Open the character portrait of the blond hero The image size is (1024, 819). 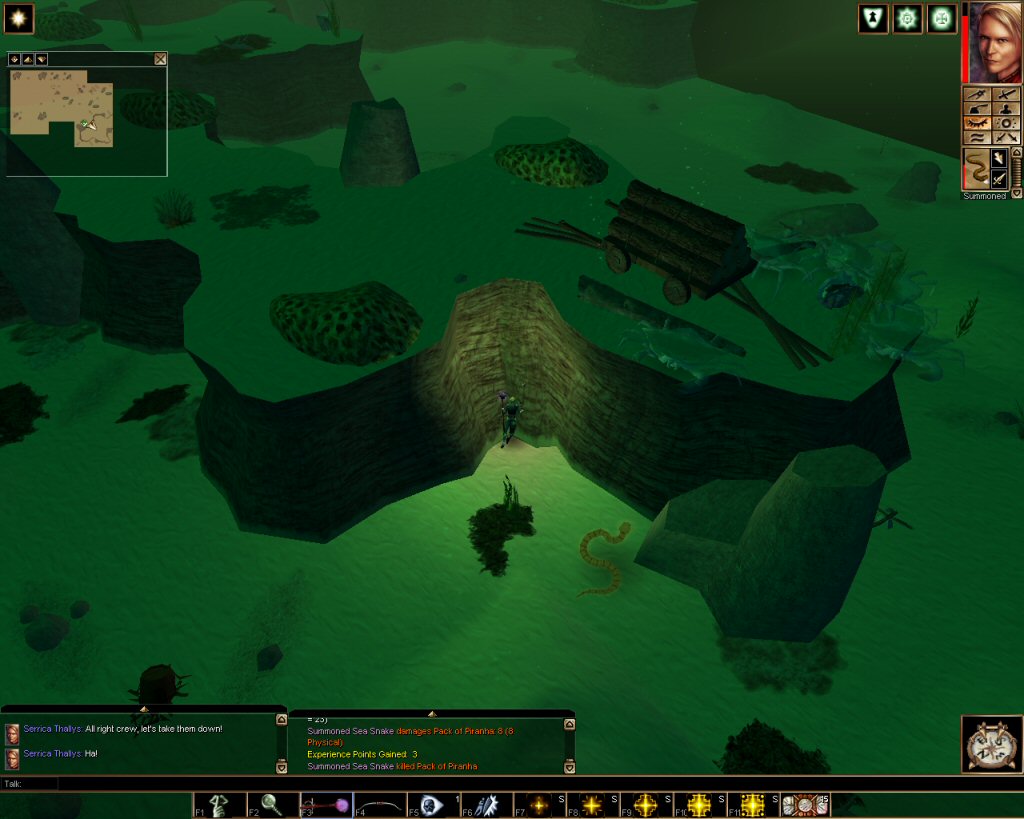(x=991, y=43)
